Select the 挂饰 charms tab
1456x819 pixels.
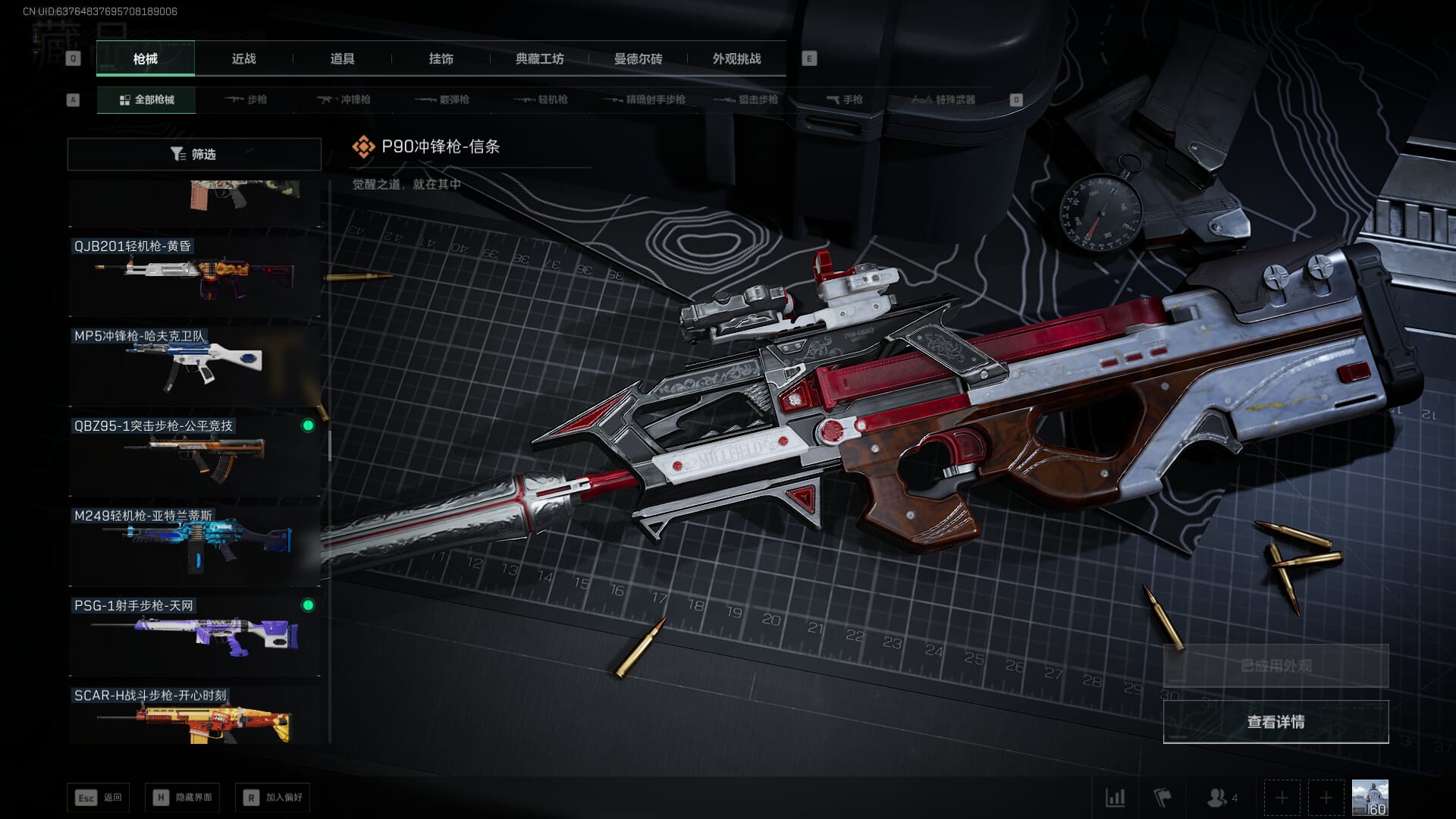coord(441,58)
